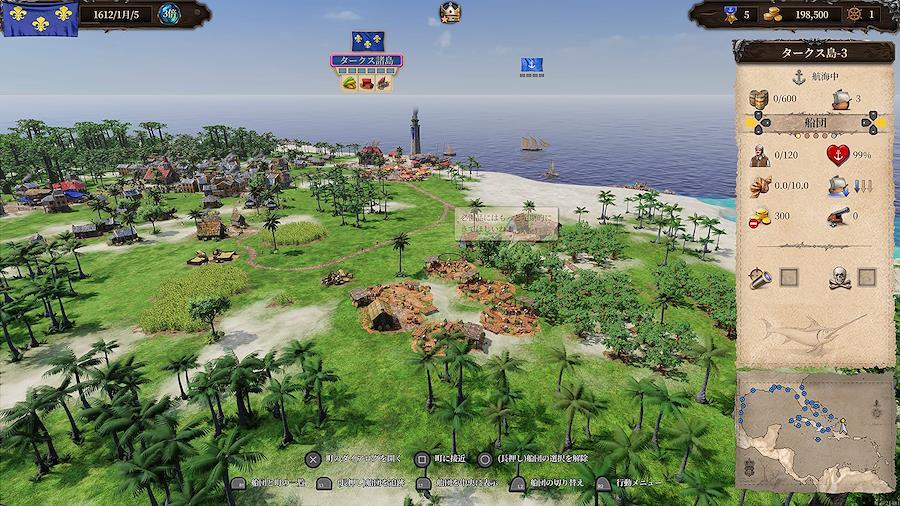
Task: Click the cargo barrels capacity icon
Action: coord(761,98)
